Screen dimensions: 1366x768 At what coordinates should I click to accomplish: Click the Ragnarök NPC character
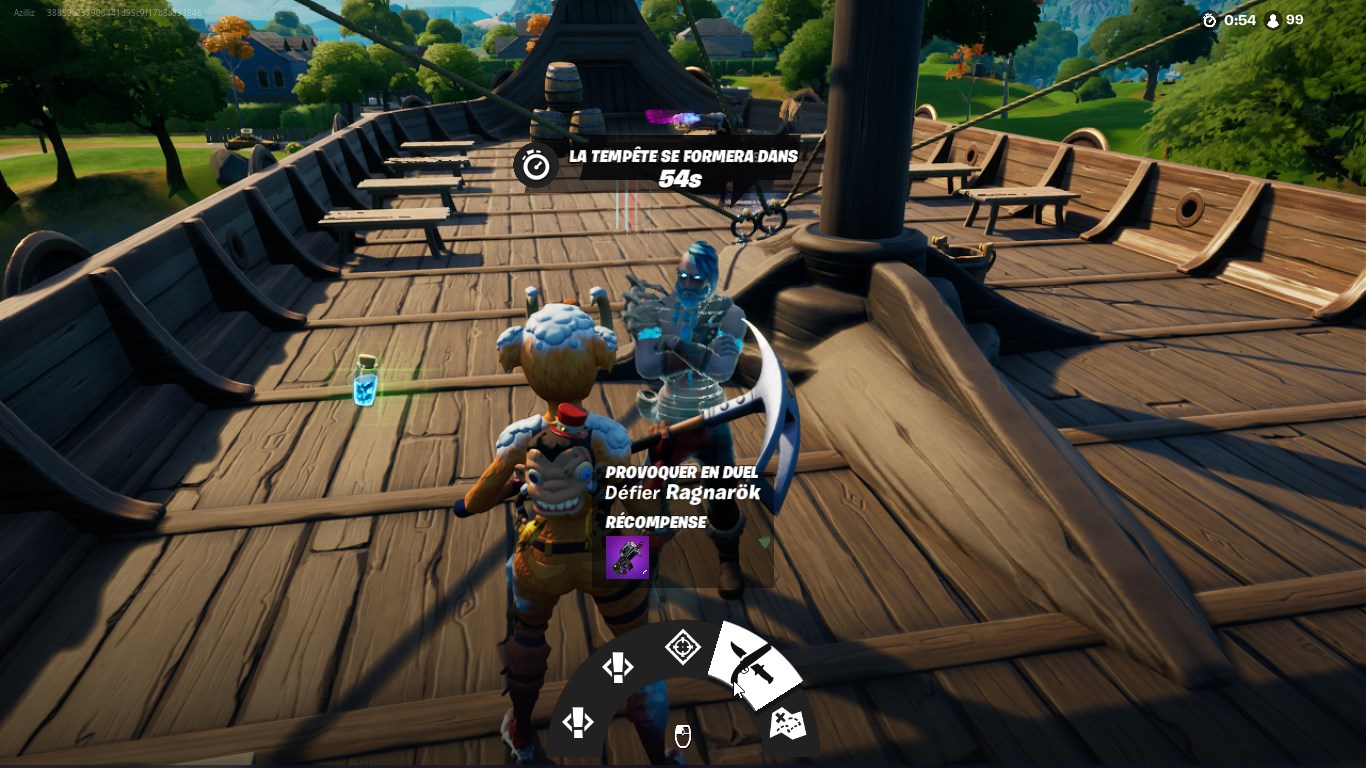click(x=693, y=320)
